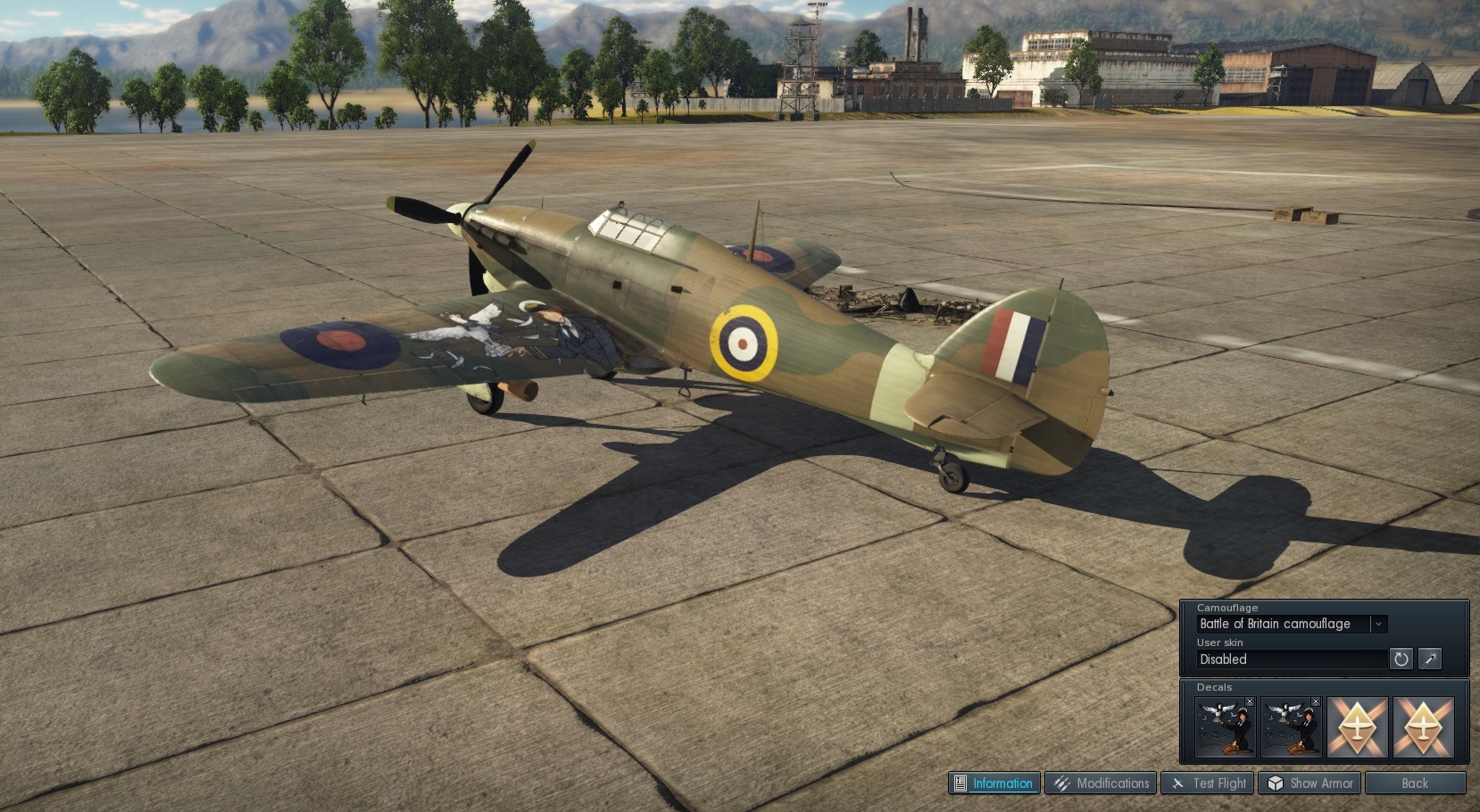The width and height of the screenshot is (1480, 812).
Task: Open the User skin selector showing Disabled
Action: tap(1291, 659)
